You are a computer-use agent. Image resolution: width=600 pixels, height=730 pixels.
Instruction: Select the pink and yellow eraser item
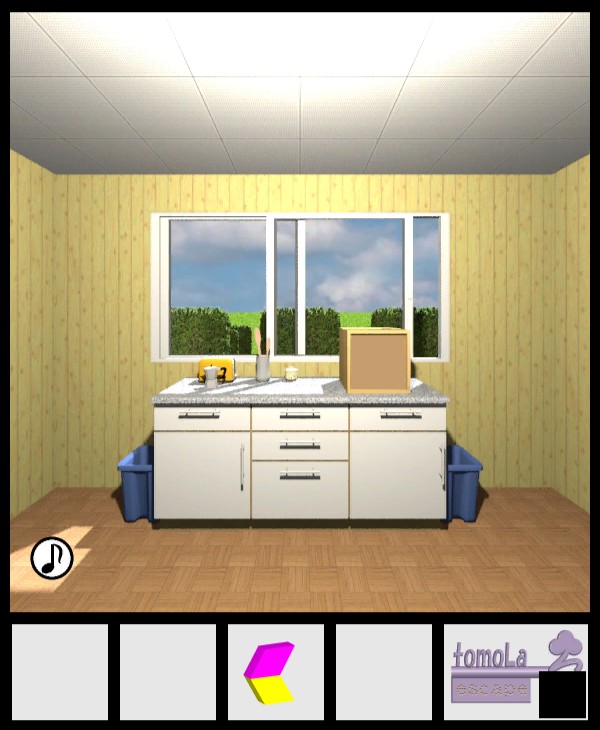point(270,672)
